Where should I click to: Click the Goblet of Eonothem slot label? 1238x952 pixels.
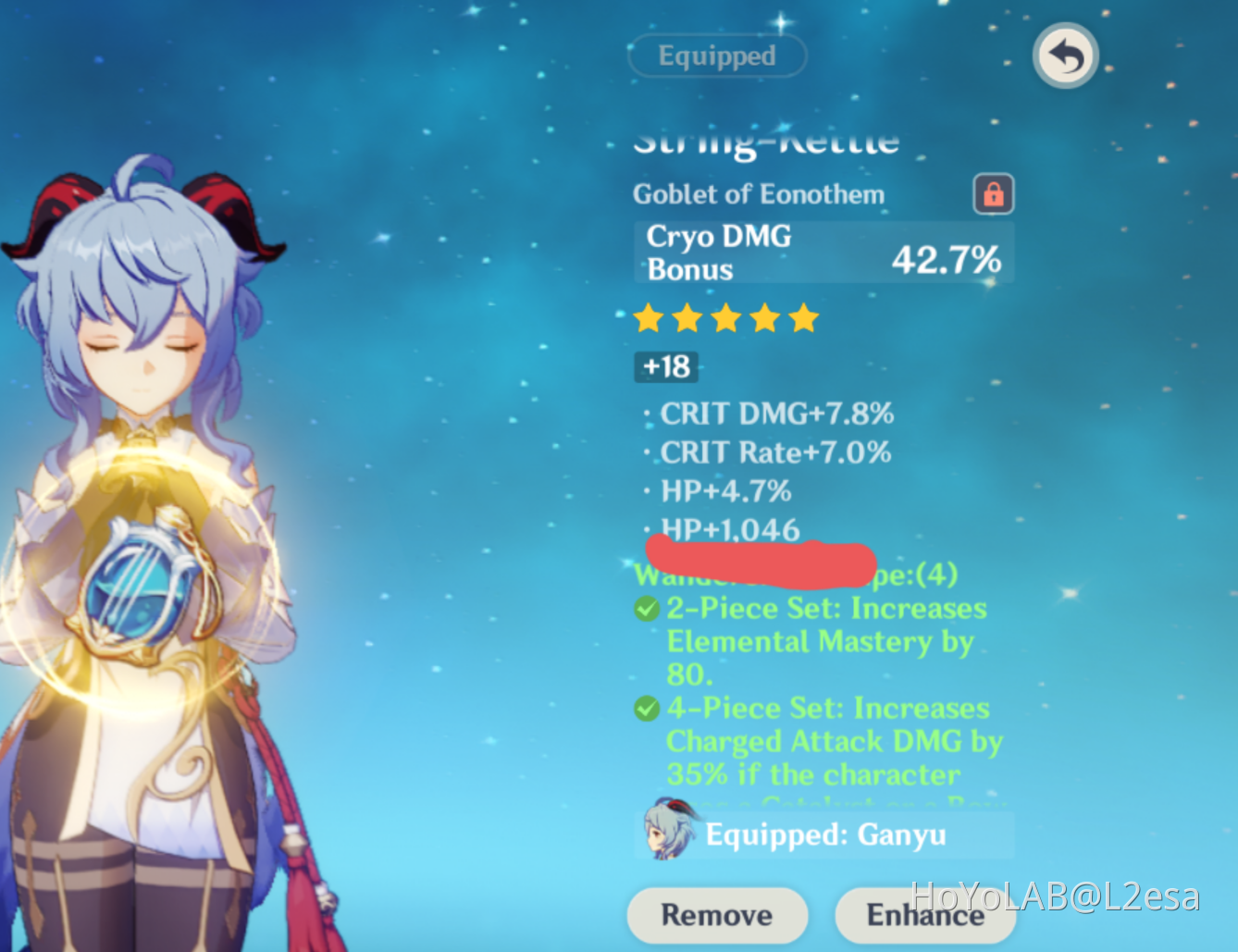click(x=759, y=194)
